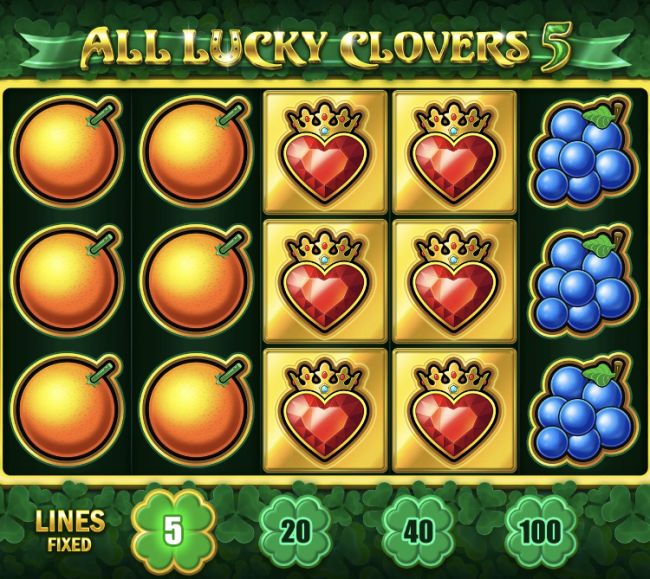650x579 pixels.
Task: Choose the 20 lines clover option
Action: [x=296, y=530]
